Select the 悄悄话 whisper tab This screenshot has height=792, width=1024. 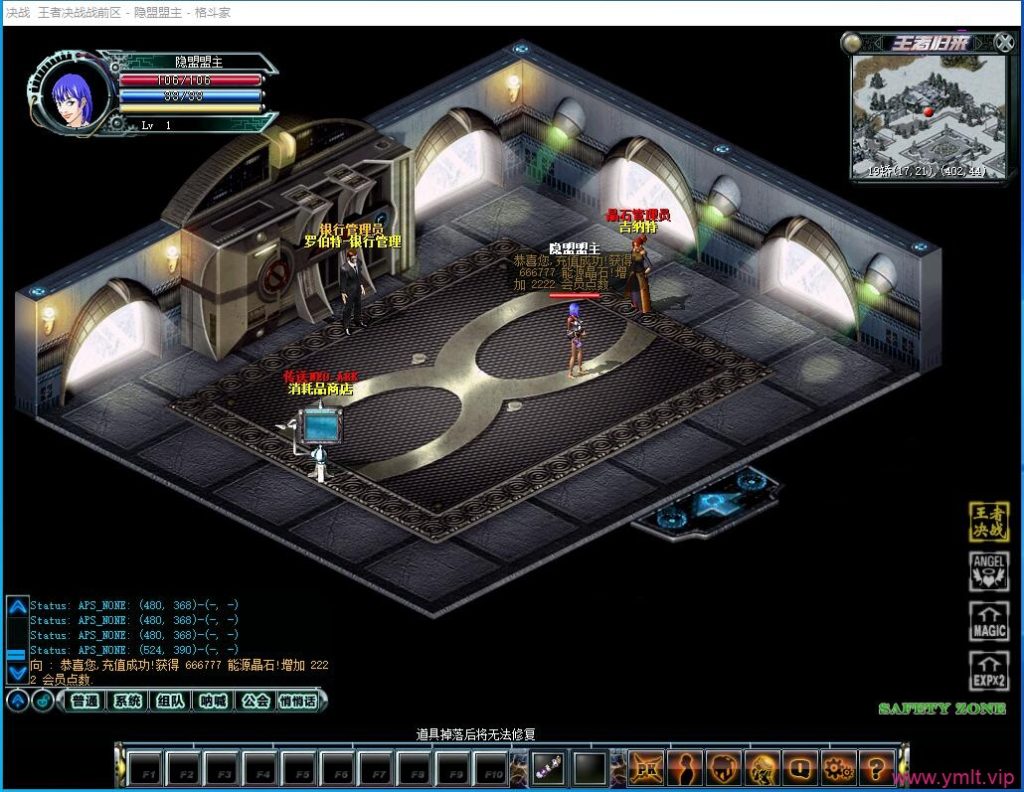[x=297, y=701]
